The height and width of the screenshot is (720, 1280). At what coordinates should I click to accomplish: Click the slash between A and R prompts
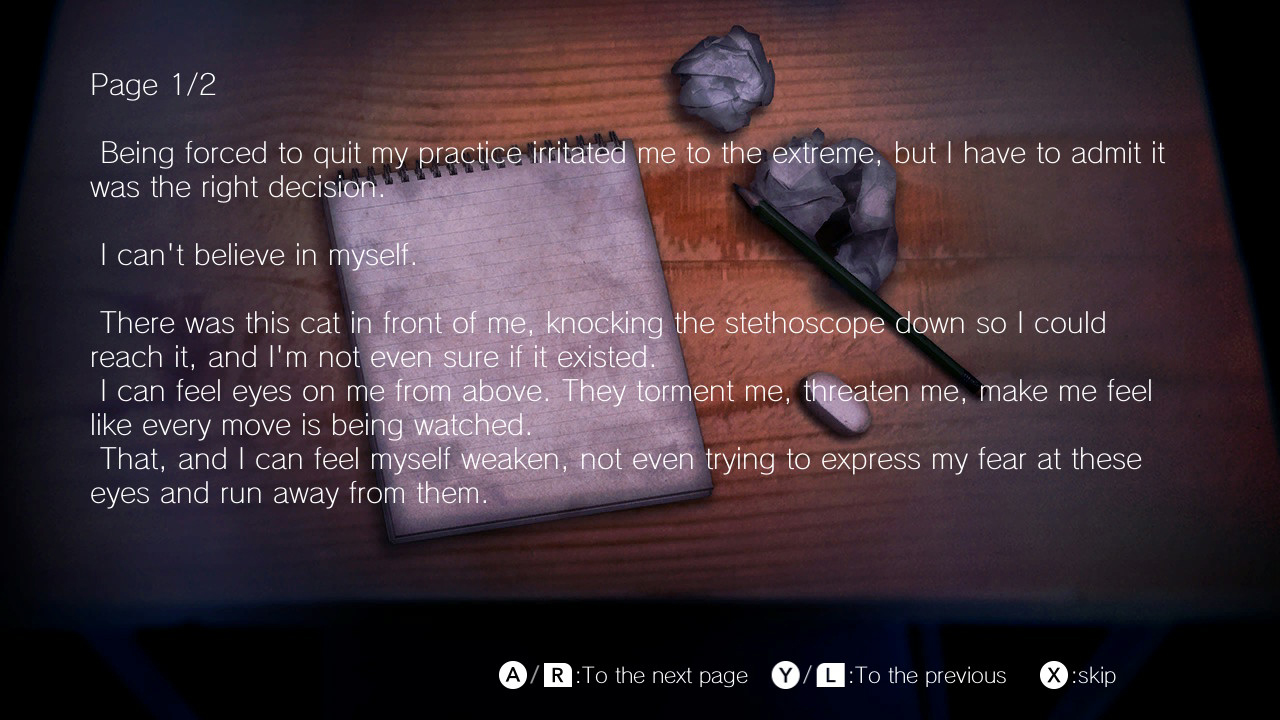533,675
